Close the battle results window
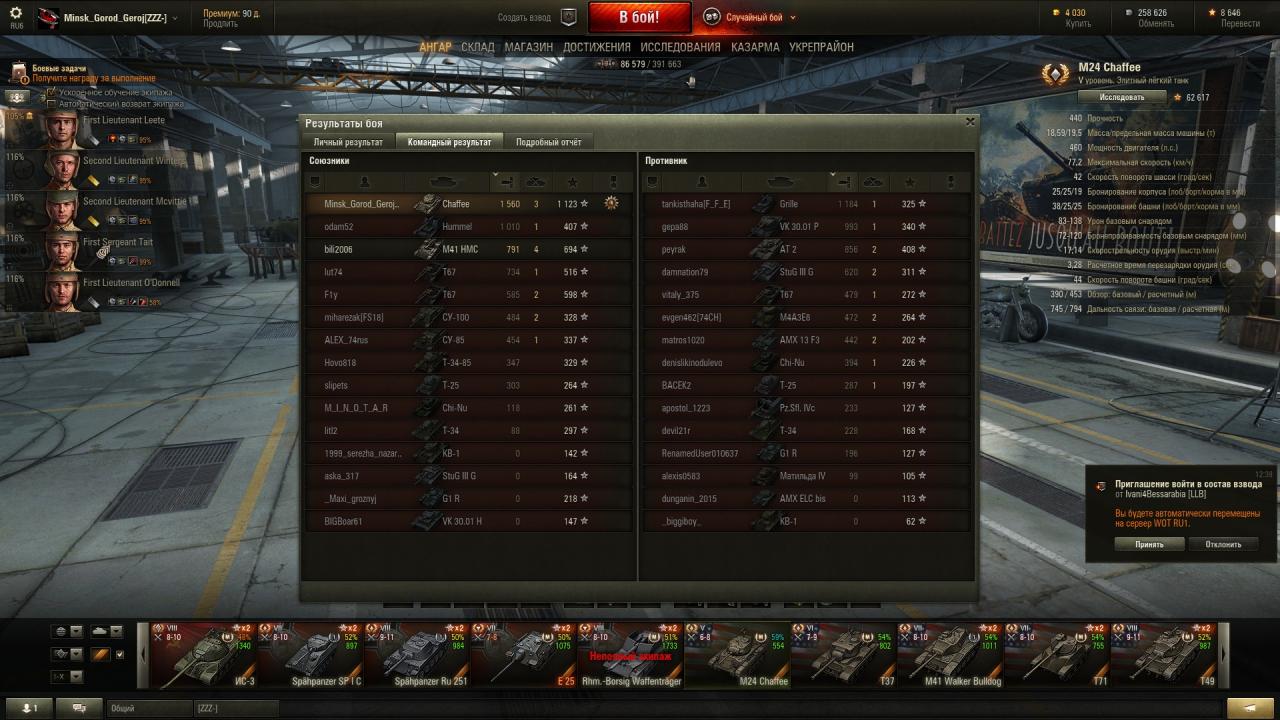This screenshot has height=720, width=1280. click(x=969, y=121)
